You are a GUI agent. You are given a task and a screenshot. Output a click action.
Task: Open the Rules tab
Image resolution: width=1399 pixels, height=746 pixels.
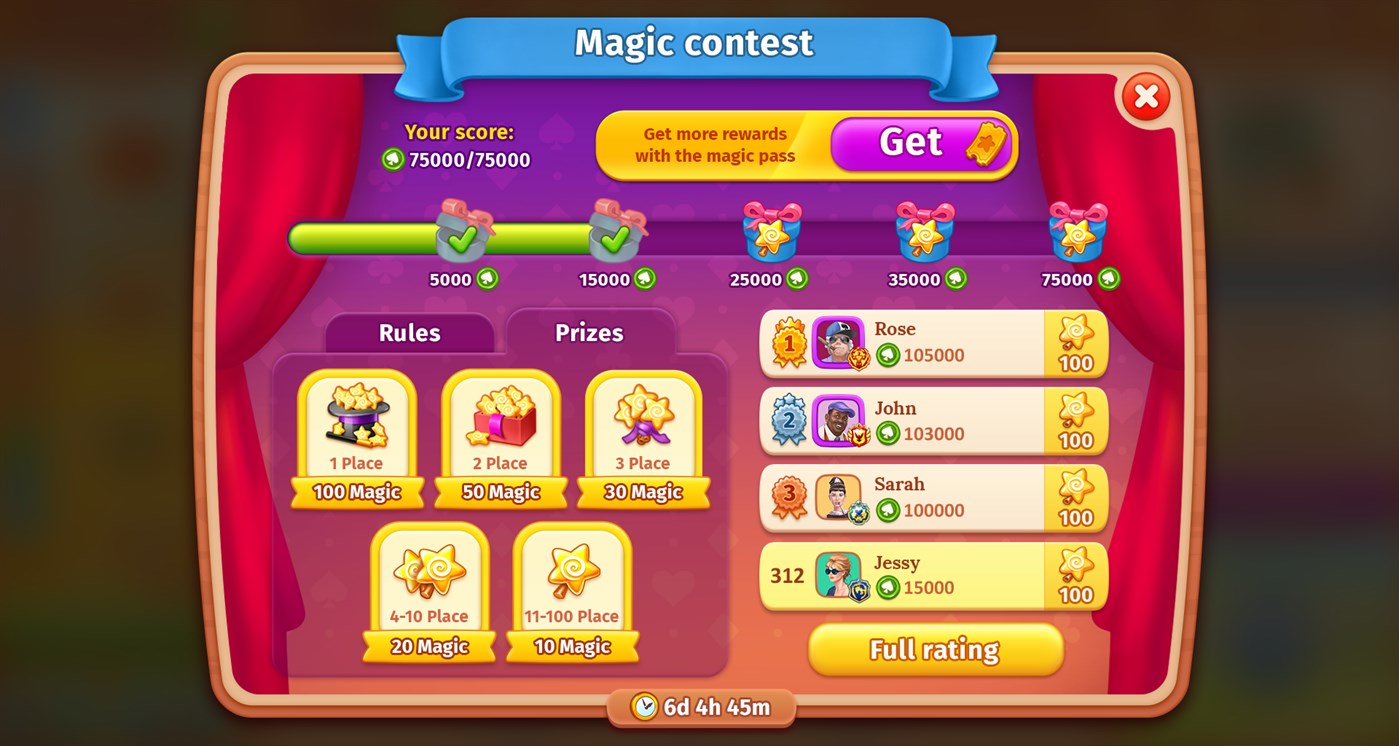[409, 333]
